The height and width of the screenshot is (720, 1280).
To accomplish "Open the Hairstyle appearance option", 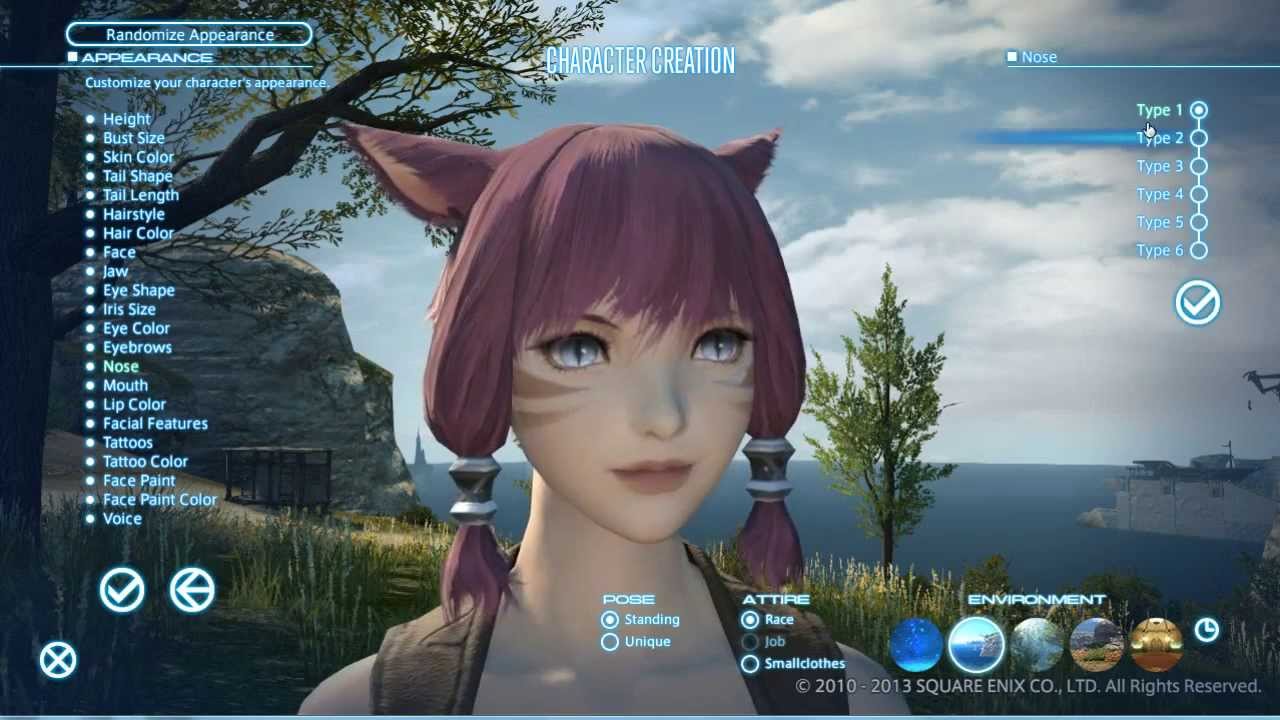I will pyautogui.click(x=133, y=214).
